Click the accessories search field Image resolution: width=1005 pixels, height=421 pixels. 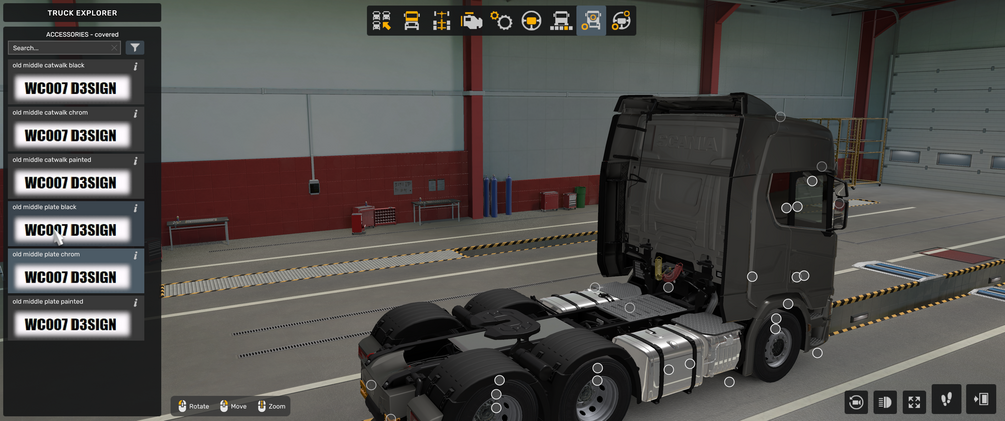58,48
